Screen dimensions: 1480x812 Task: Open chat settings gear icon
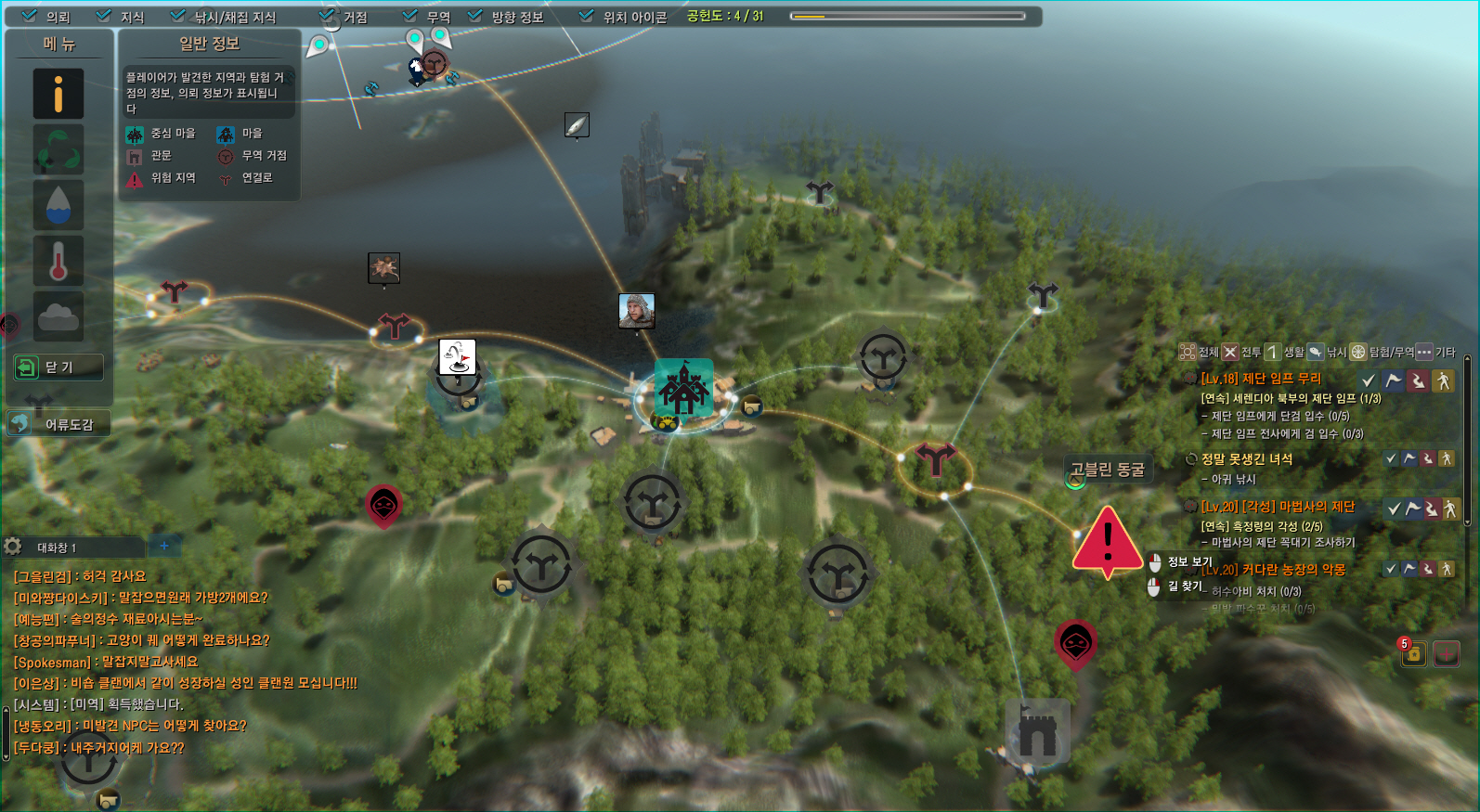click(13, 546)
